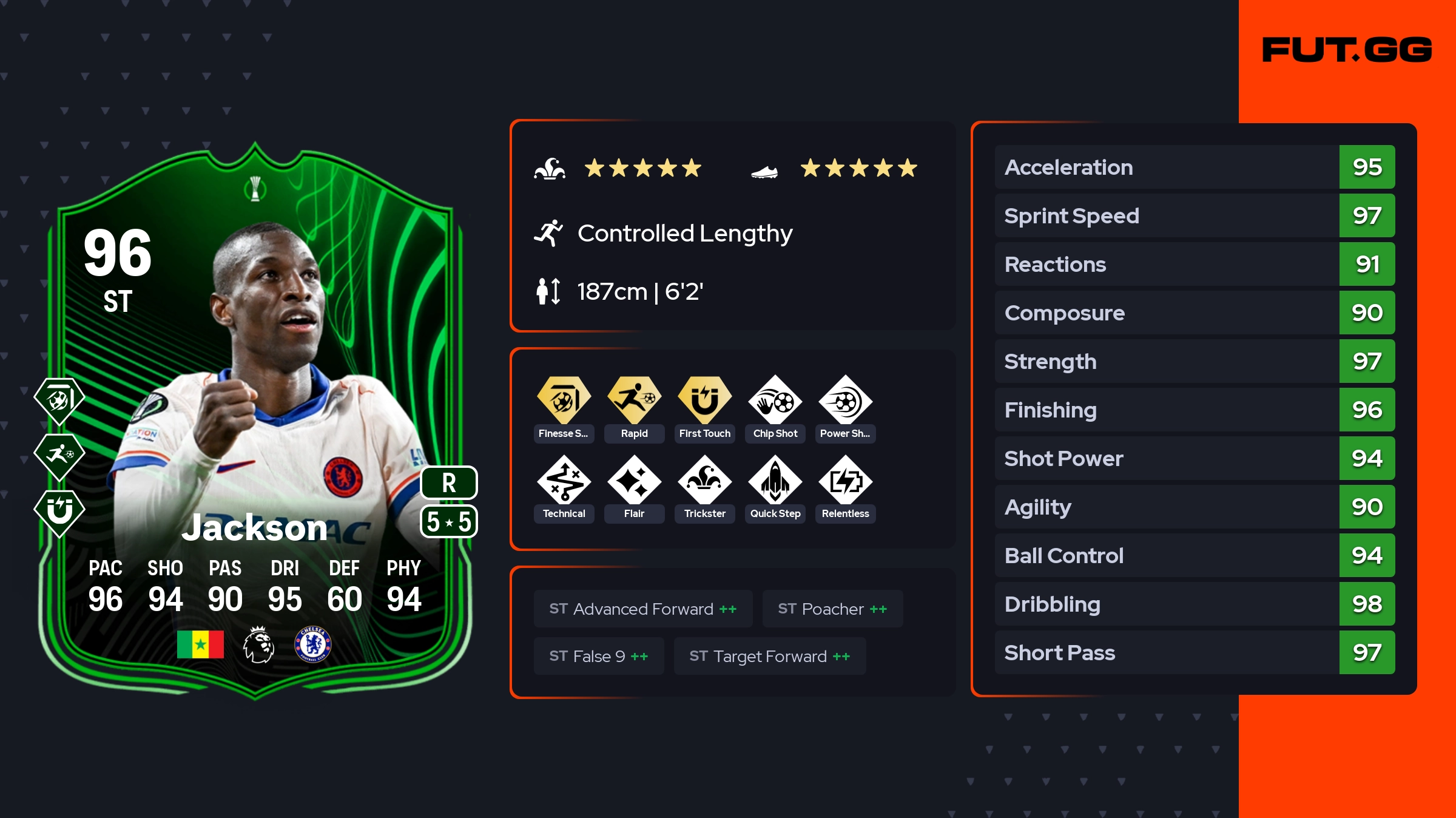The width and height of the screenshot is (1456, 818).
Task: Select the Trickster playstyle icon
Action: pyautogui.click(x=704, y=481)
